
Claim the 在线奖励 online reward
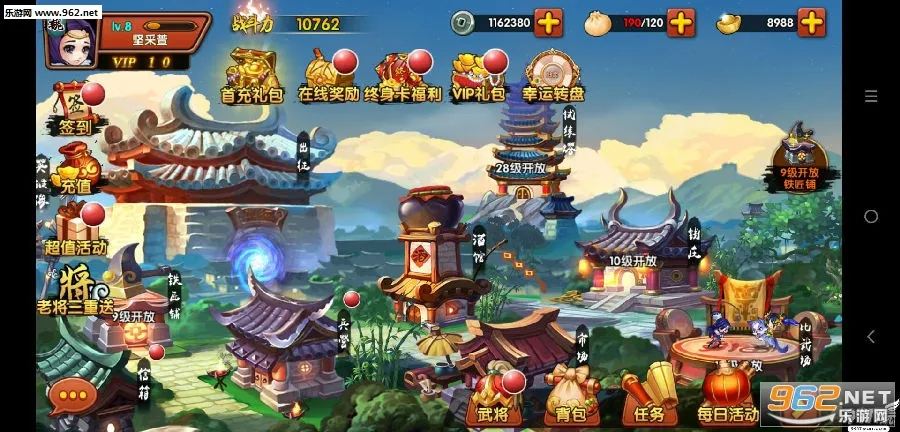click(327, 75)
